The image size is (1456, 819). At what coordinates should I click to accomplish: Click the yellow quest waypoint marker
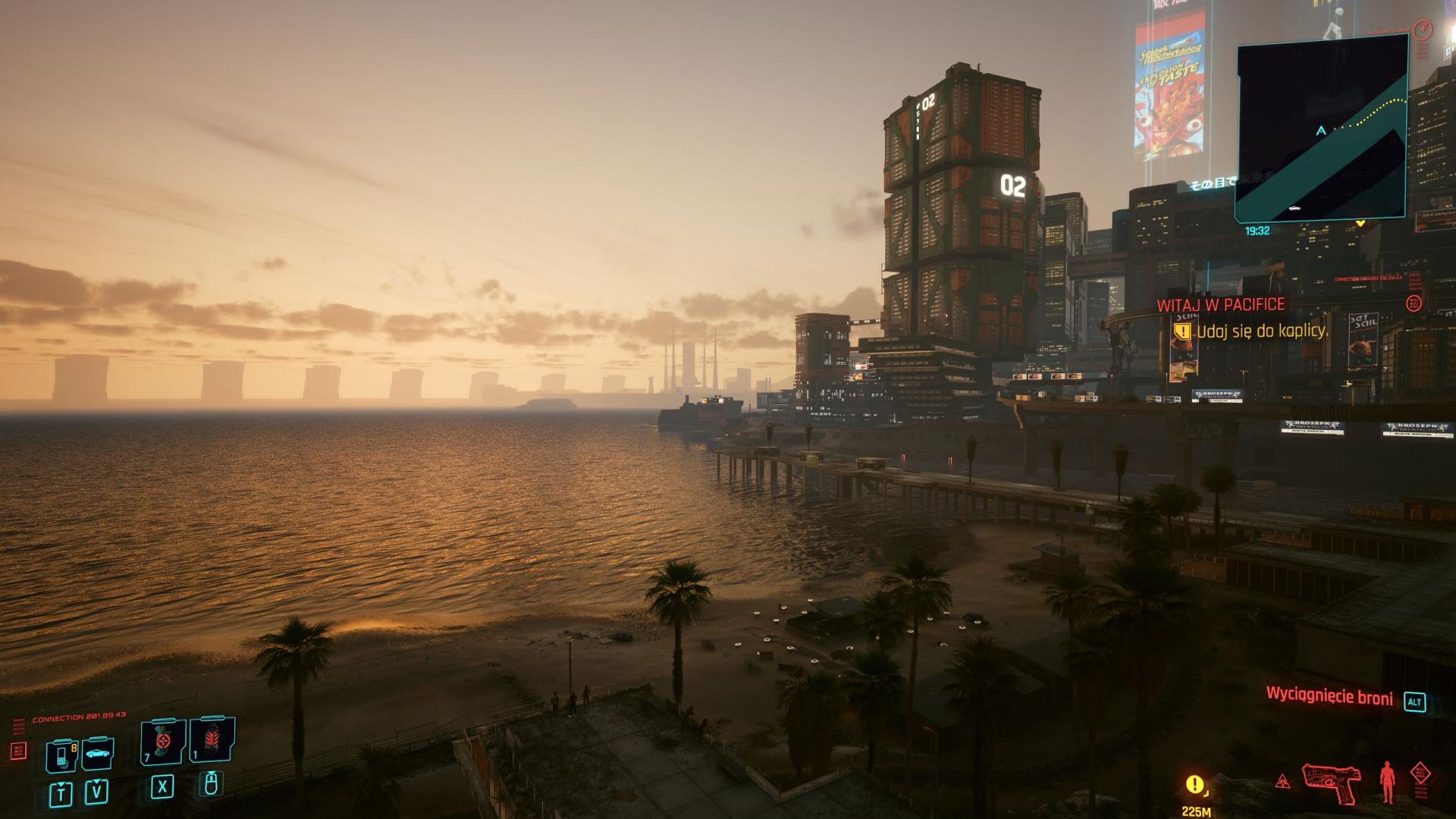(x=1195, y=783)
